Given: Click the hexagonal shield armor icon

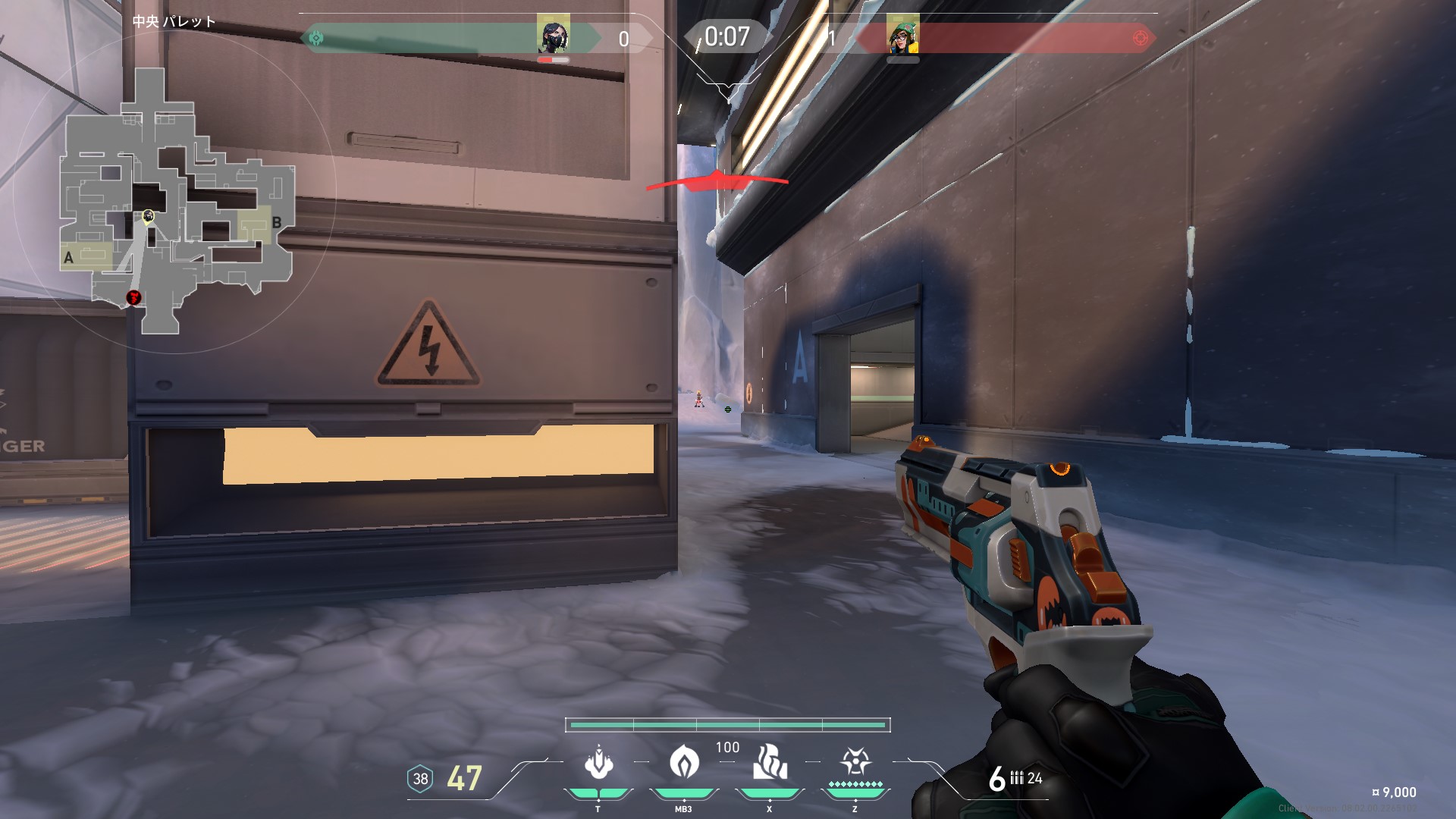Looking at the screenshot, I should [x=420, y=779].
